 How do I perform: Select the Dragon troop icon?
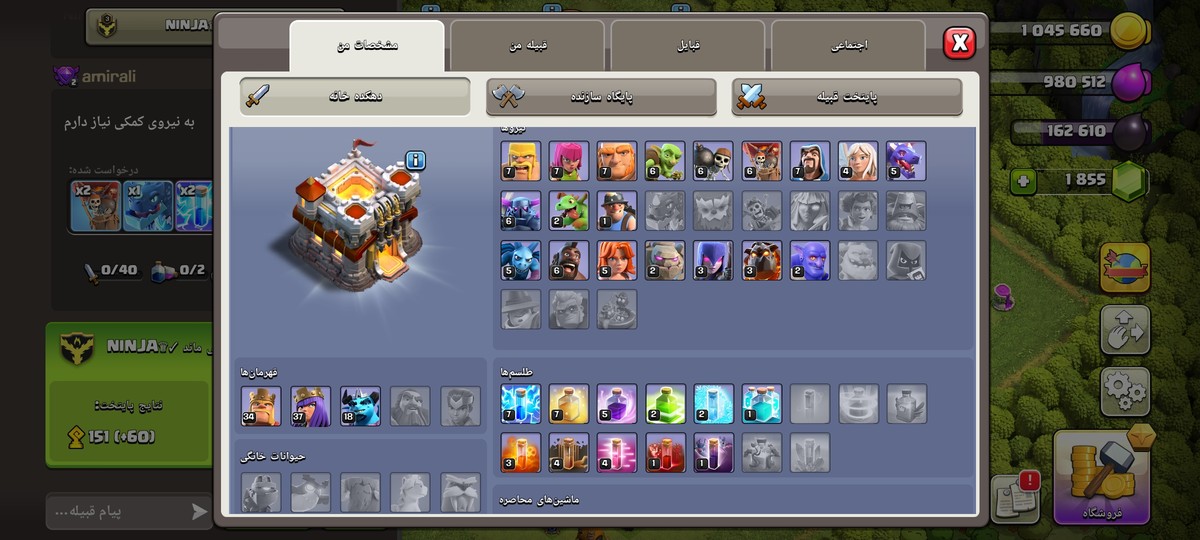tap(905, 161)
